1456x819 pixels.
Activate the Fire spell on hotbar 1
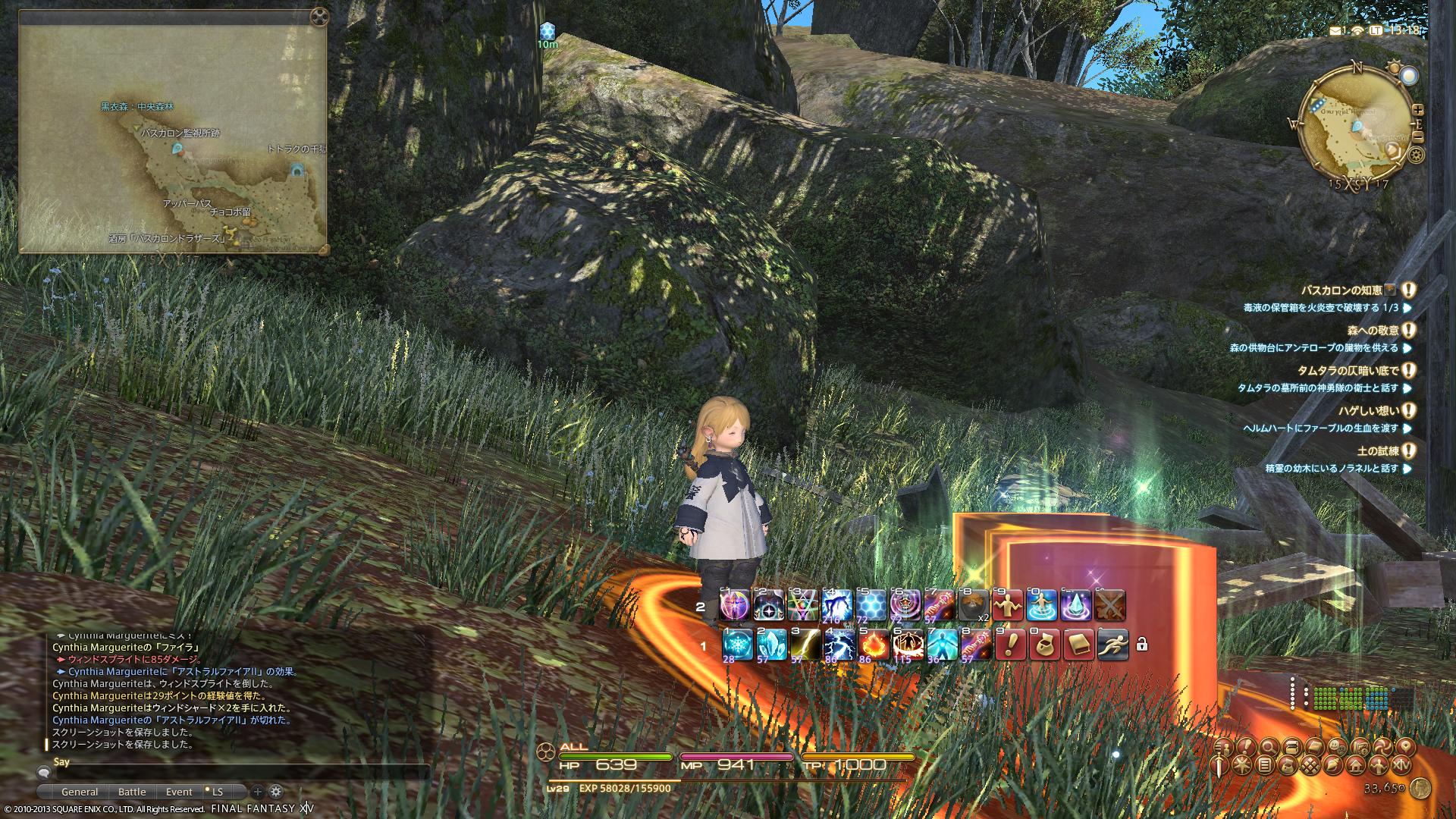point(873,644)
